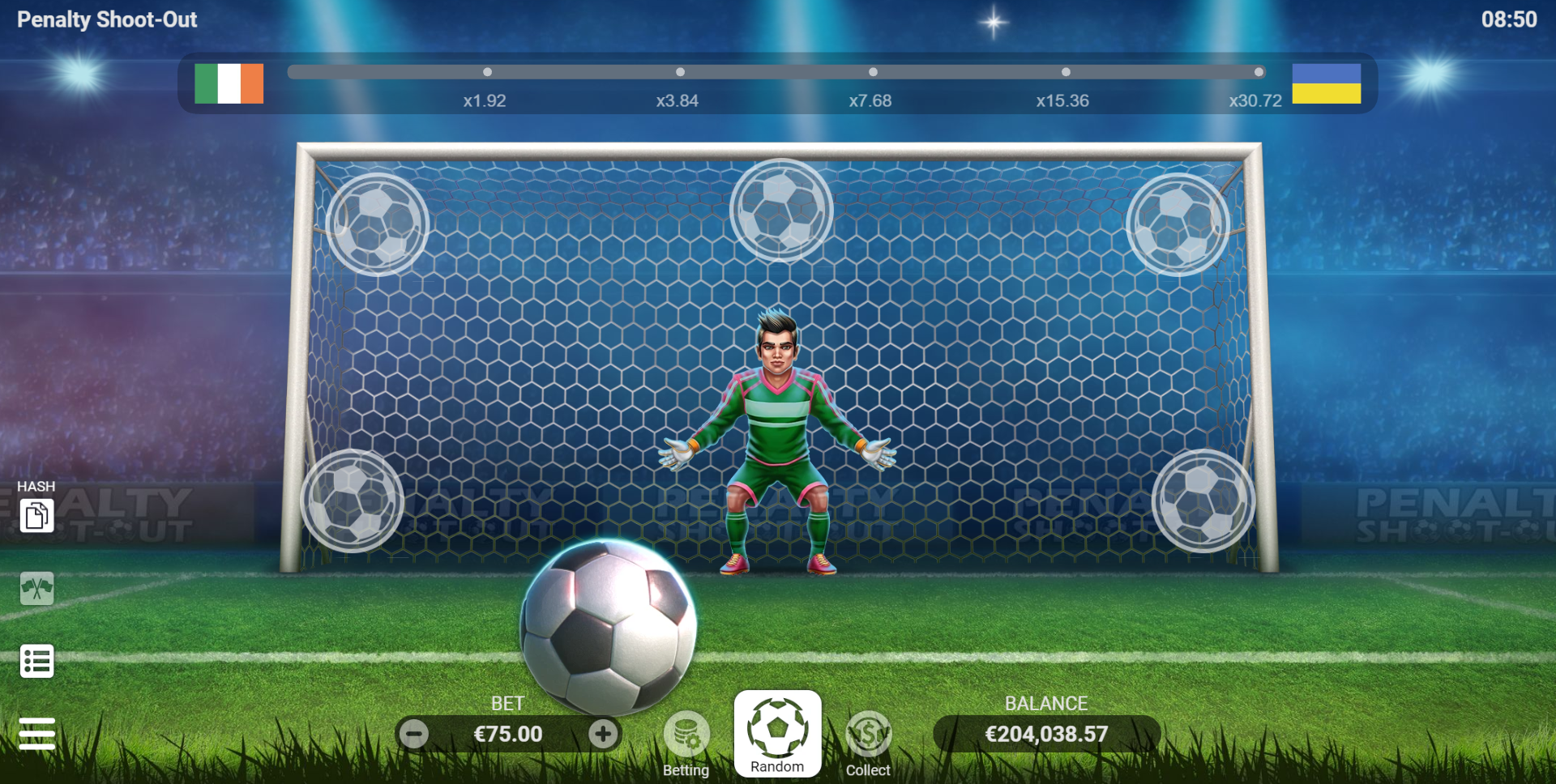Select the top-center ball target above goalkeeper
Screen dimensions: 1556x784
click(780, 209)
